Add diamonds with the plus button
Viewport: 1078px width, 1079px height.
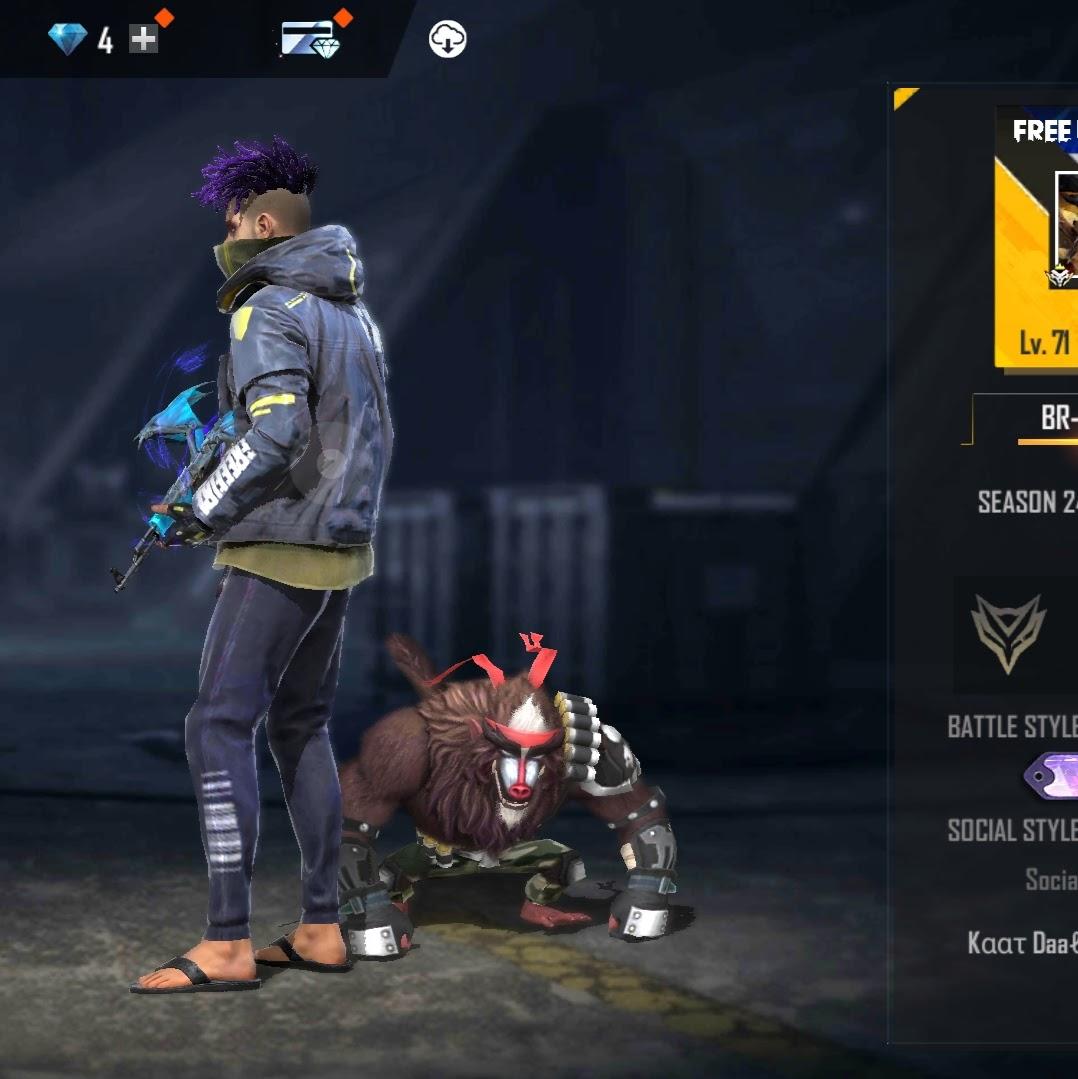click(x=144, y=39)
